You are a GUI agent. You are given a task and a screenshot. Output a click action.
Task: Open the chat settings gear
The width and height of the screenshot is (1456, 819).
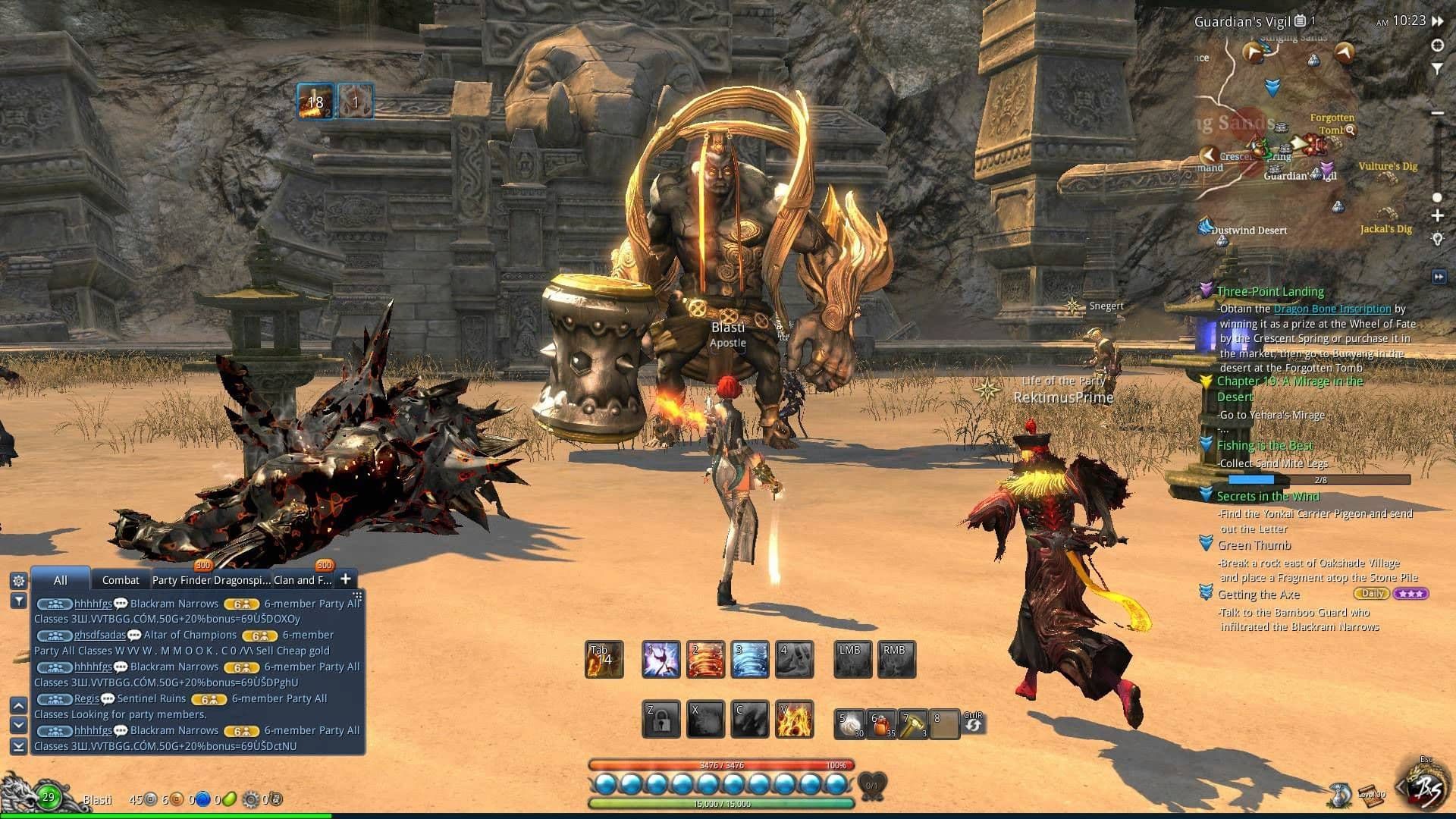point(18,580)
